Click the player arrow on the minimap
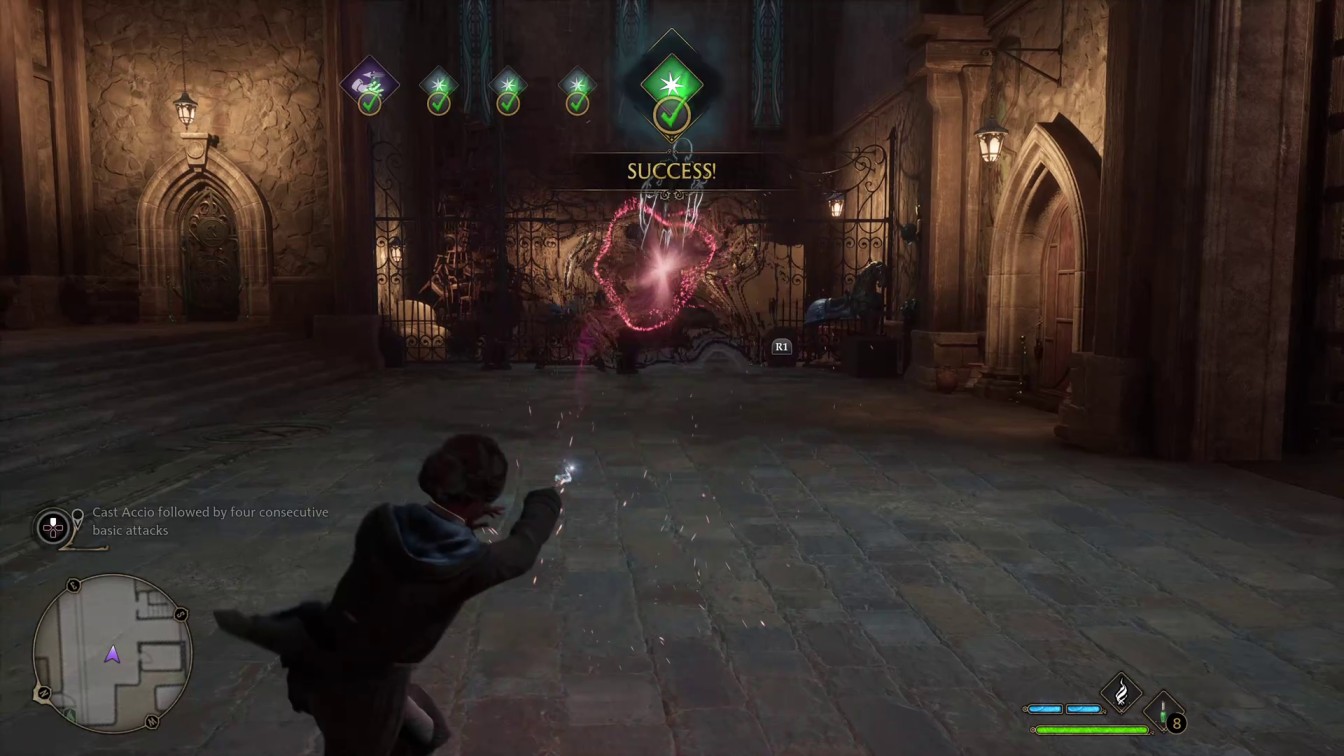 (x=112, y=655)
